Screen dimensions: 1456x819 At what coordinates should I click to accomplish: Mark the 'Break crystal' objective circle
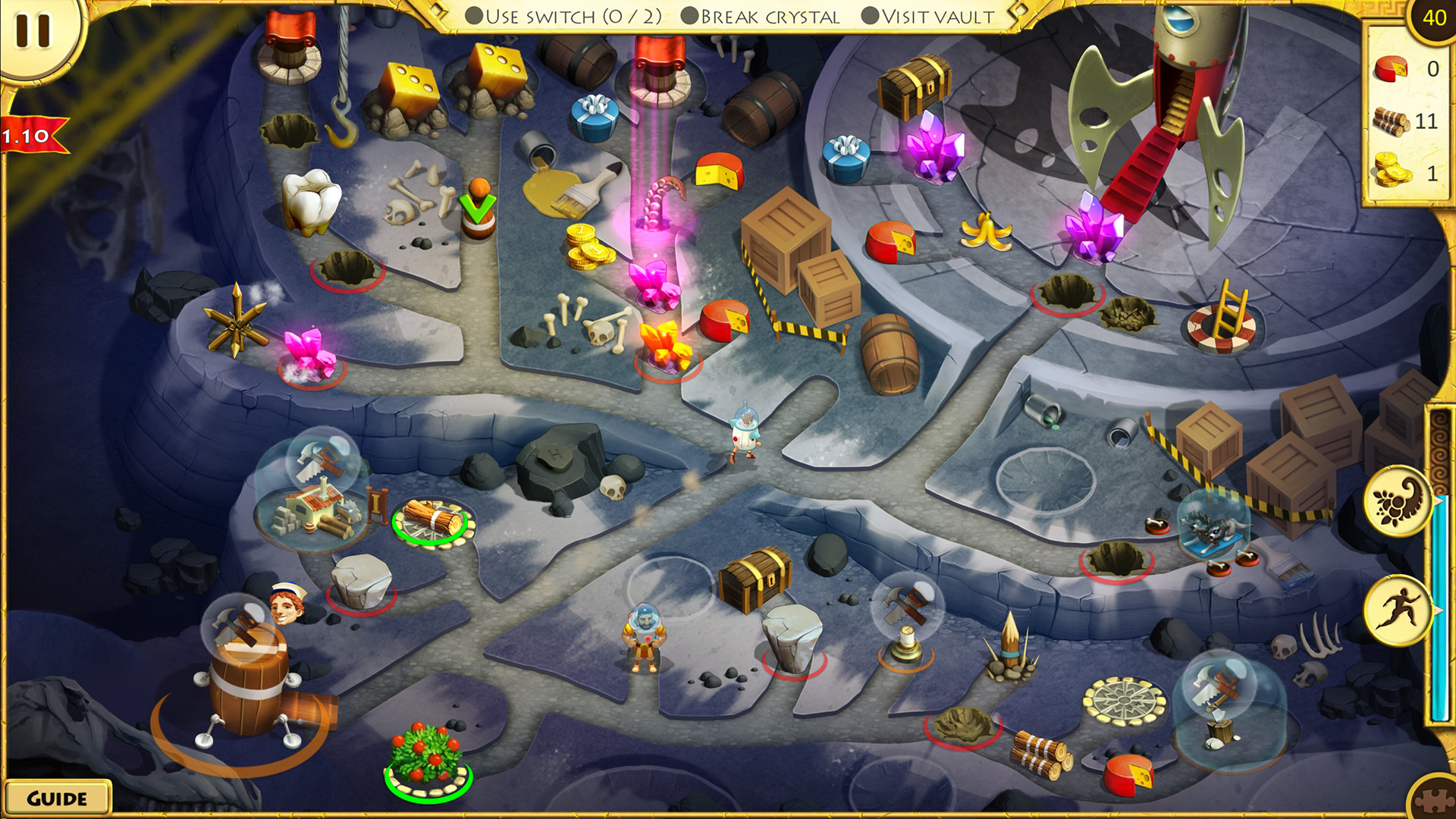click(x=689, y=14)
